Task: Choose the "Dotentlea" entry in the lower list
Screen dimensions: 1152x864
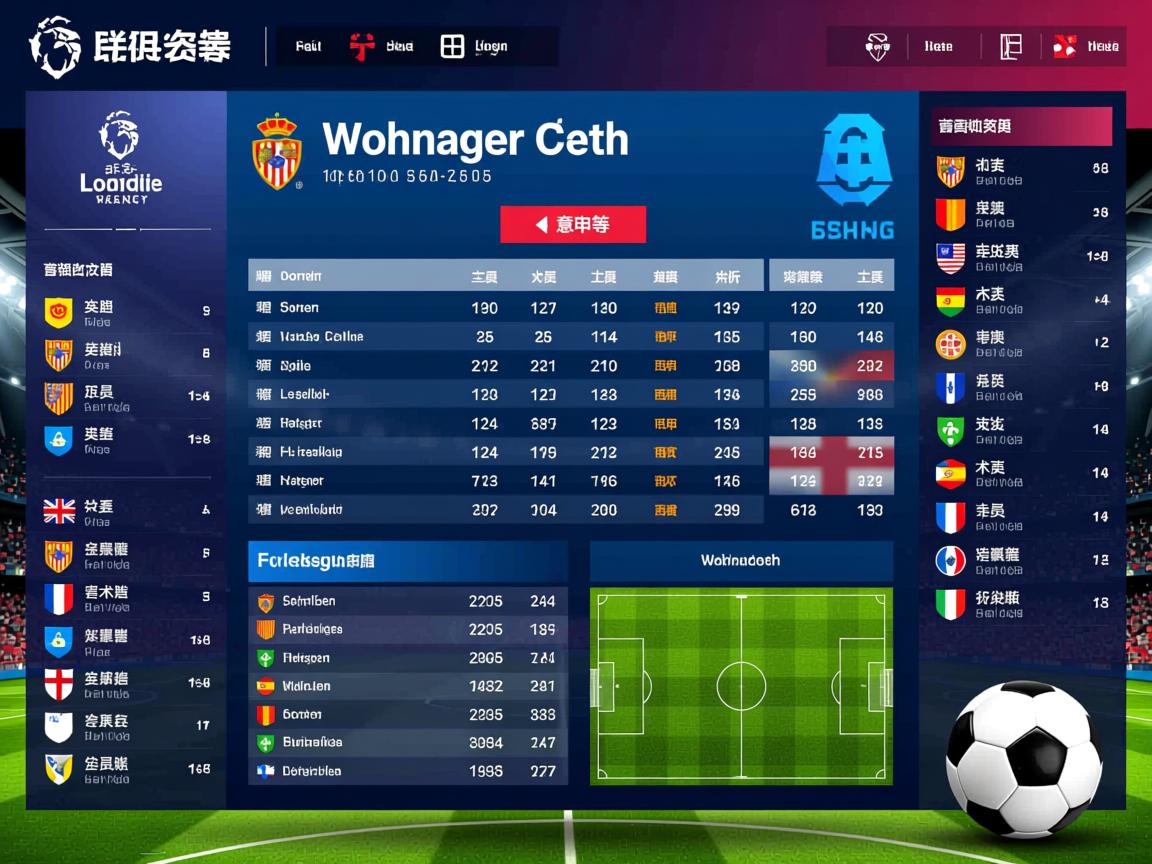Action: pyautogui.click(x=407, y=771)
